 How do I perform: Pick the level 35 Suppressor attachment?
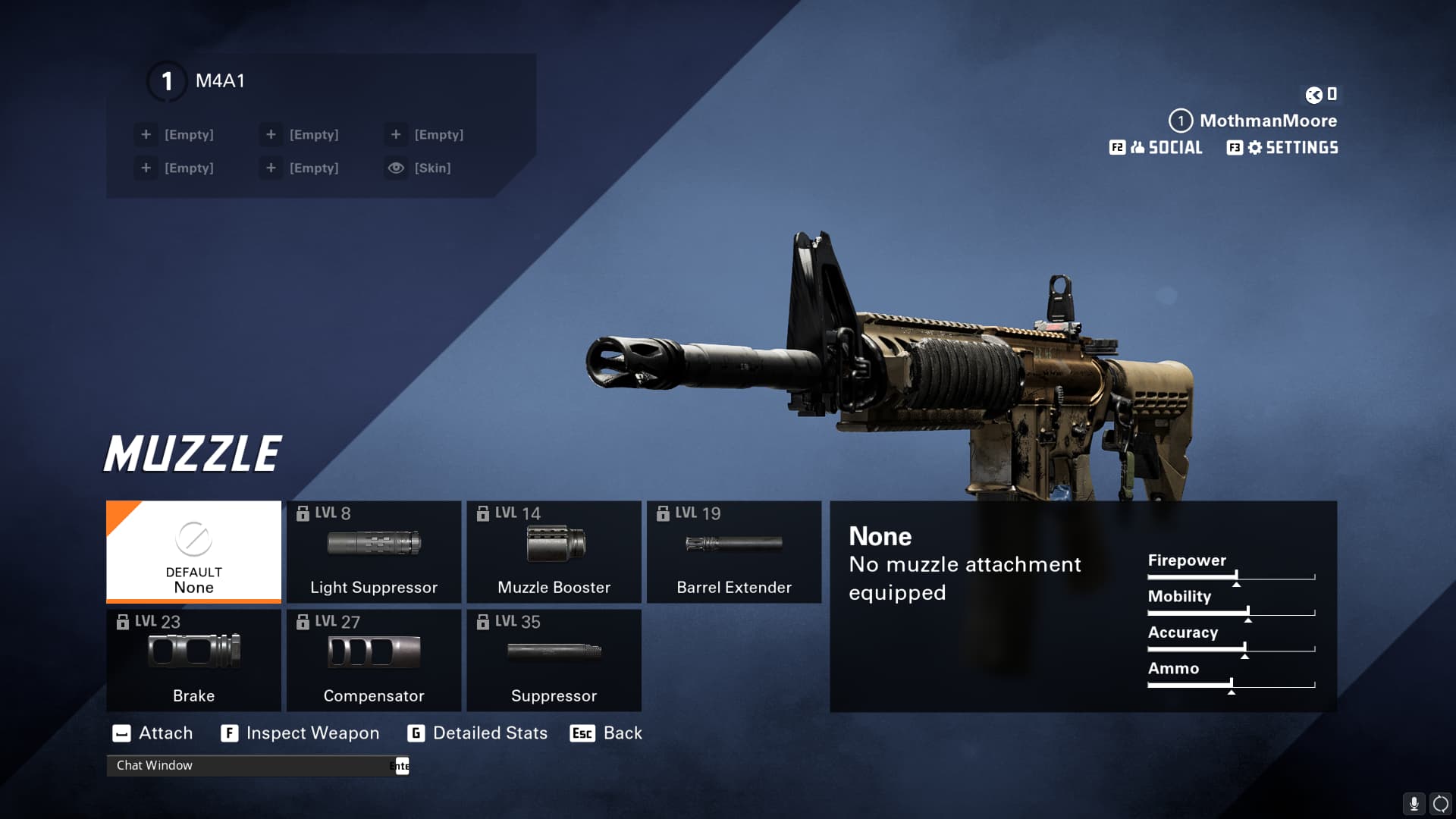tap(554, 660)
